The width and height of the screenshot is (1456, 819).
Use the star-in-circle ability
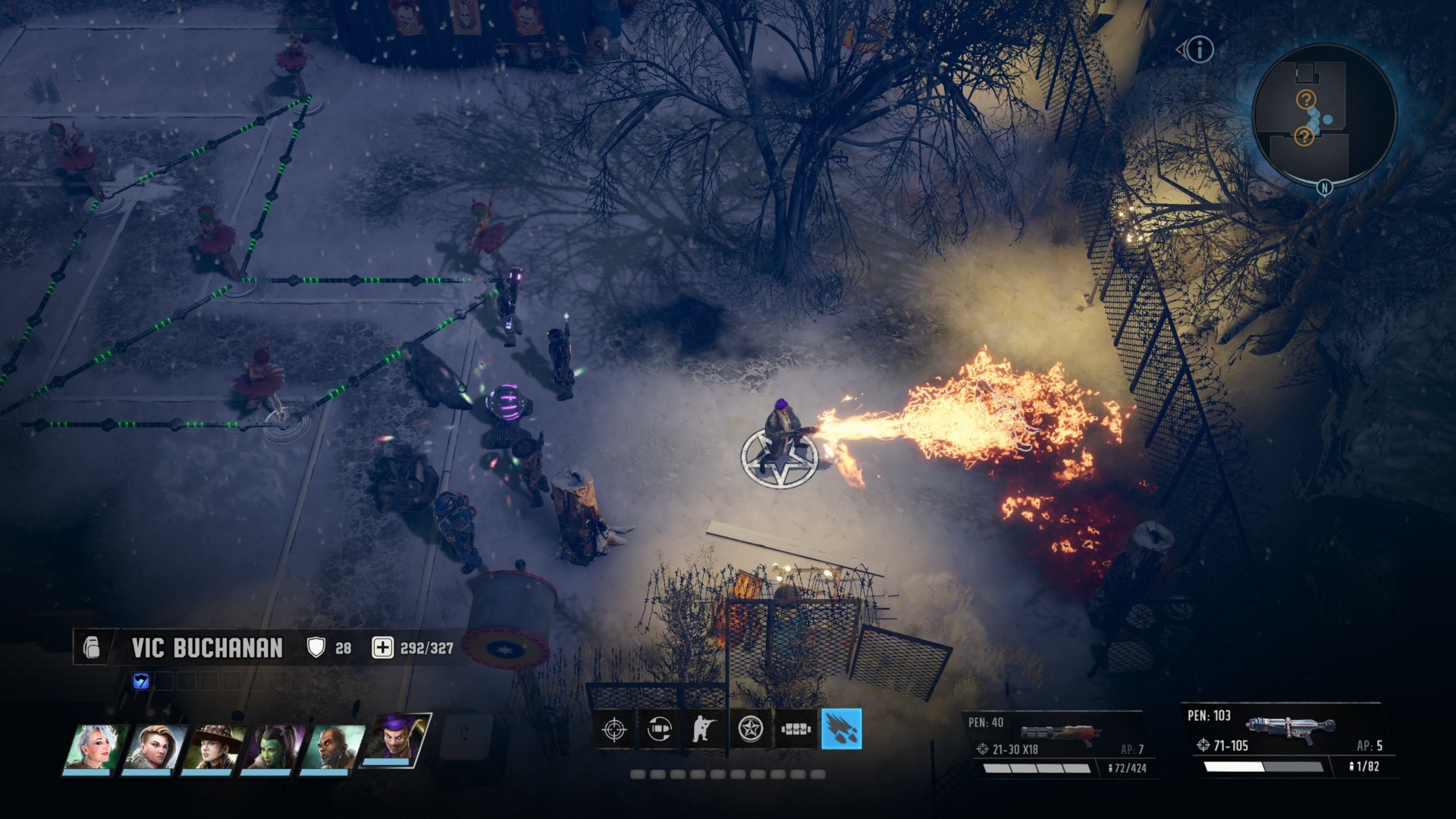pos(751,730)
